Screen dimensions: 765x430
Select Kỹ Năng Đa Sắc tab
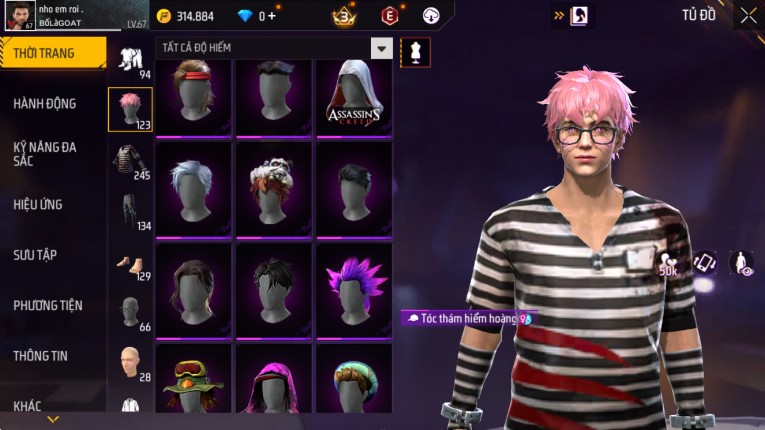pyautogui.click(x=46, y=154)
